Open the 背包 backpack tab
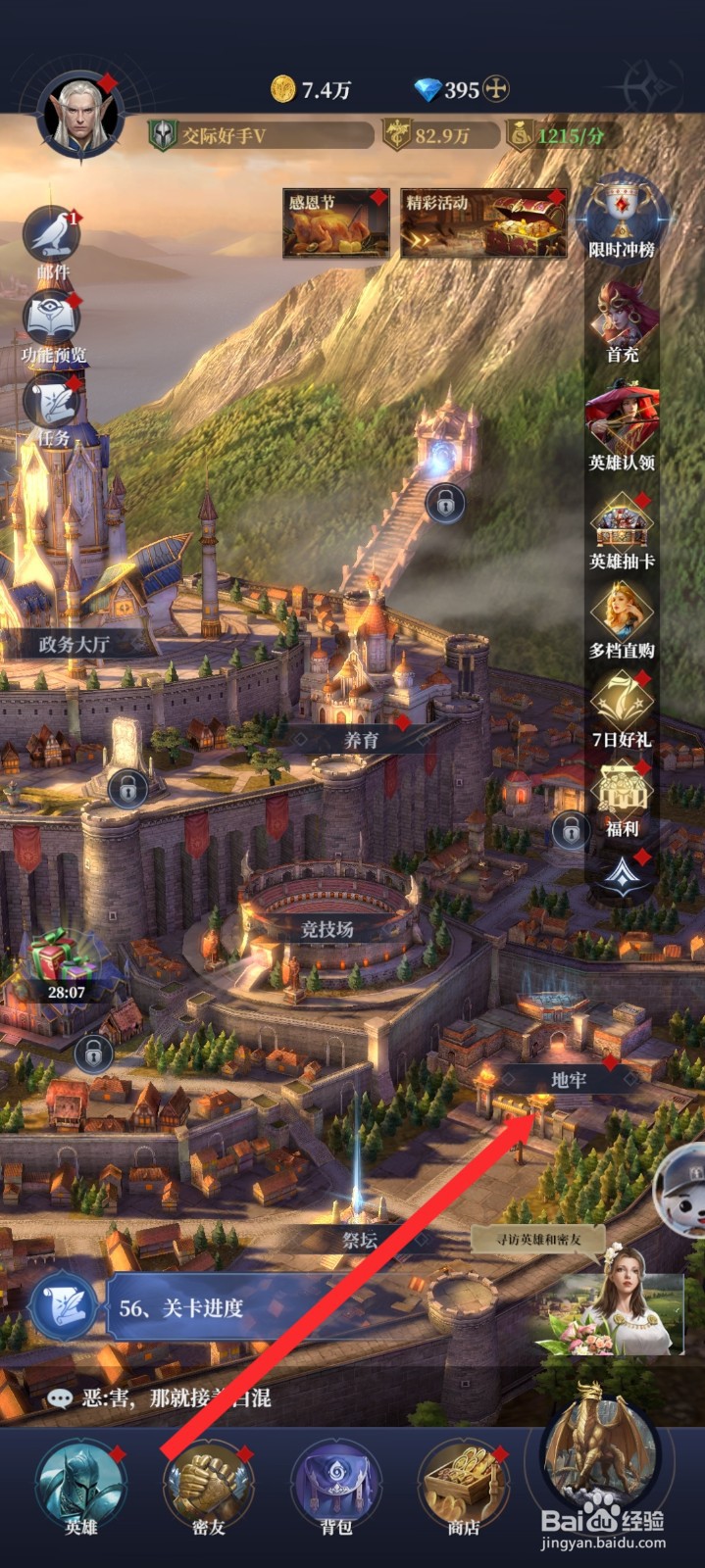The width and height of the screenshot is (705, 1568). click(x=336, y=1485)
